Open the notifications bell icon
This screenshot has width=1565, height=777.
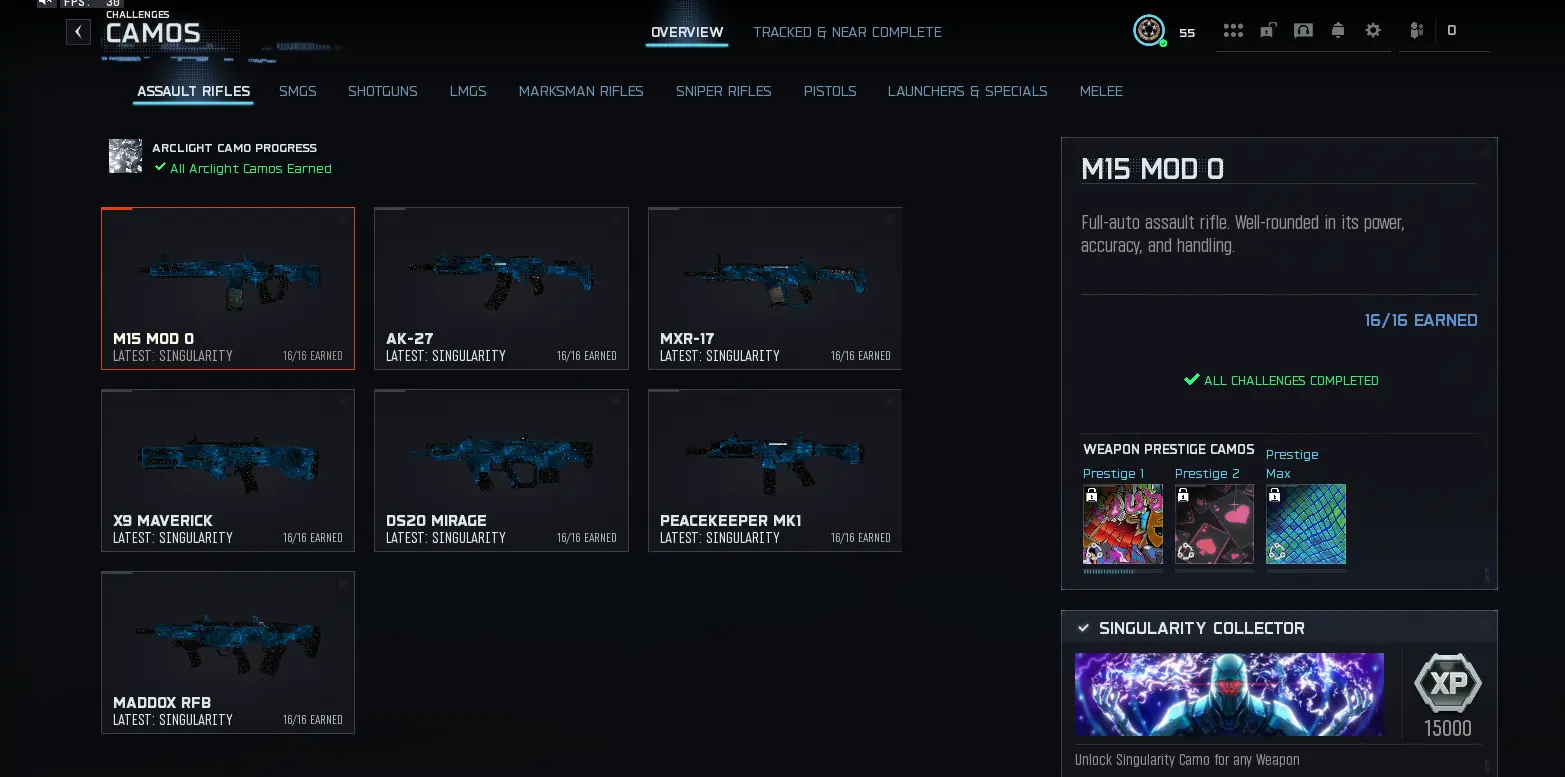pyautogui.click(x=1338, y=30)
